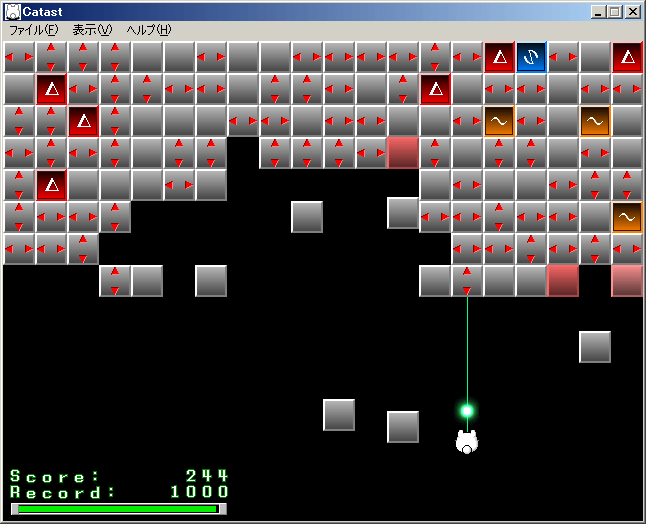Open the 表示(V) menu

(92, 30)
